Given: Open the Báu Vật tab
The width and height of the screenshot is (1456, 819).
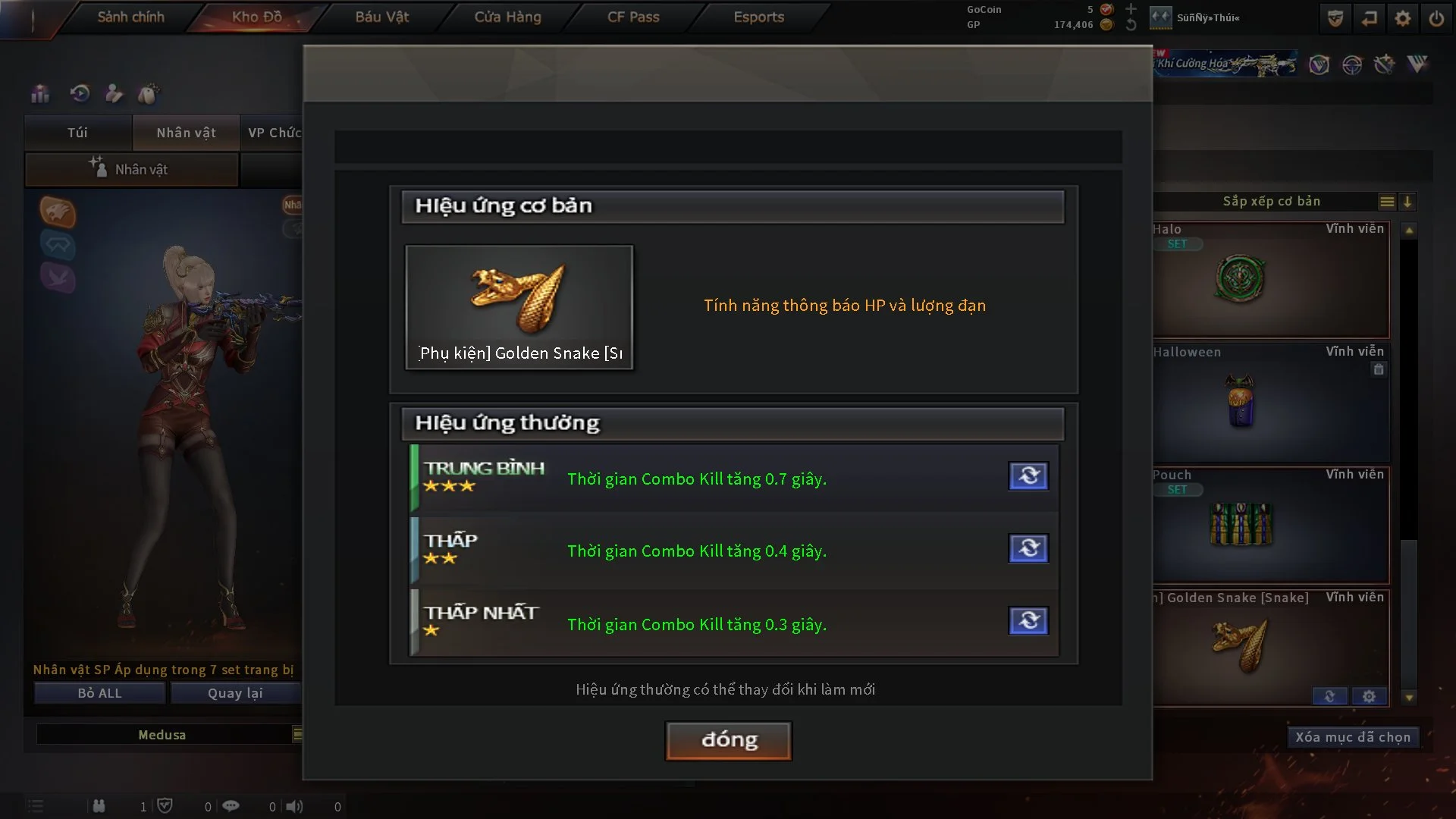Looking at the screenshot, I should 381,17.
